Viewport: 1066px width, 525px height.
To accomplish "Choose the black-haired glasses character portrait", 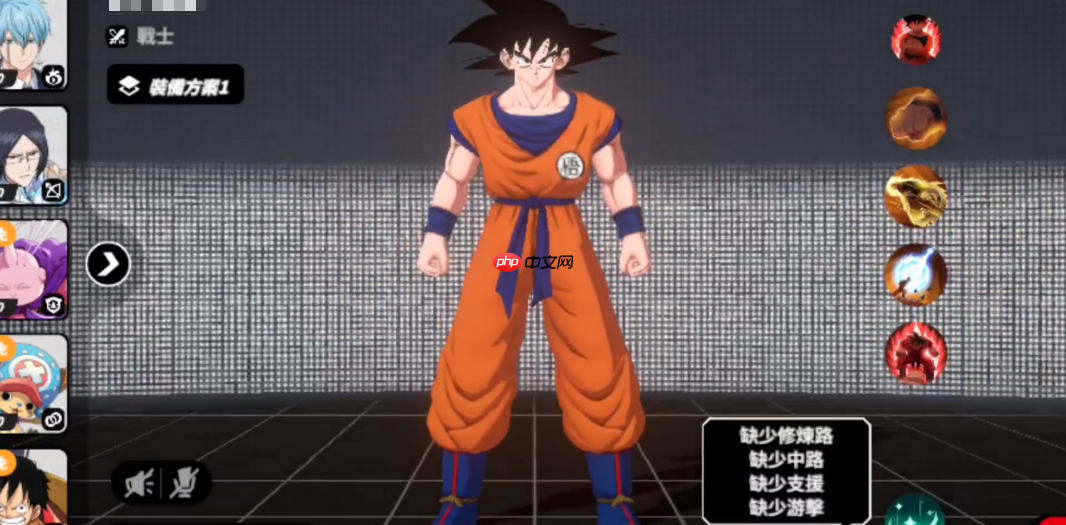I will pyautogui.click(x=33, y=155).
